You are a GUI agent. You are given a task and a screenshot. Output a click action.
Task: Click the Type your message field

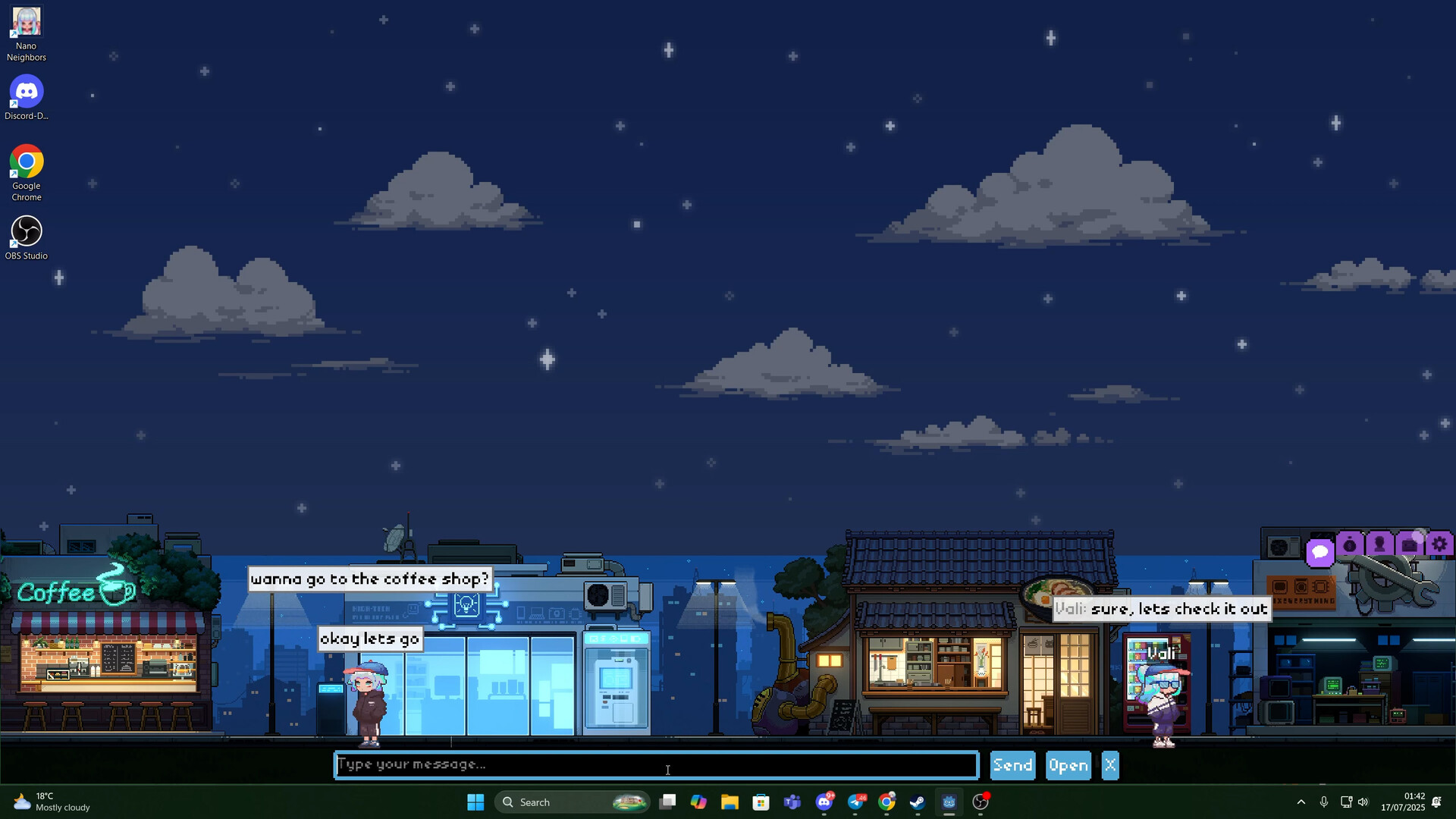pos(657,764)
